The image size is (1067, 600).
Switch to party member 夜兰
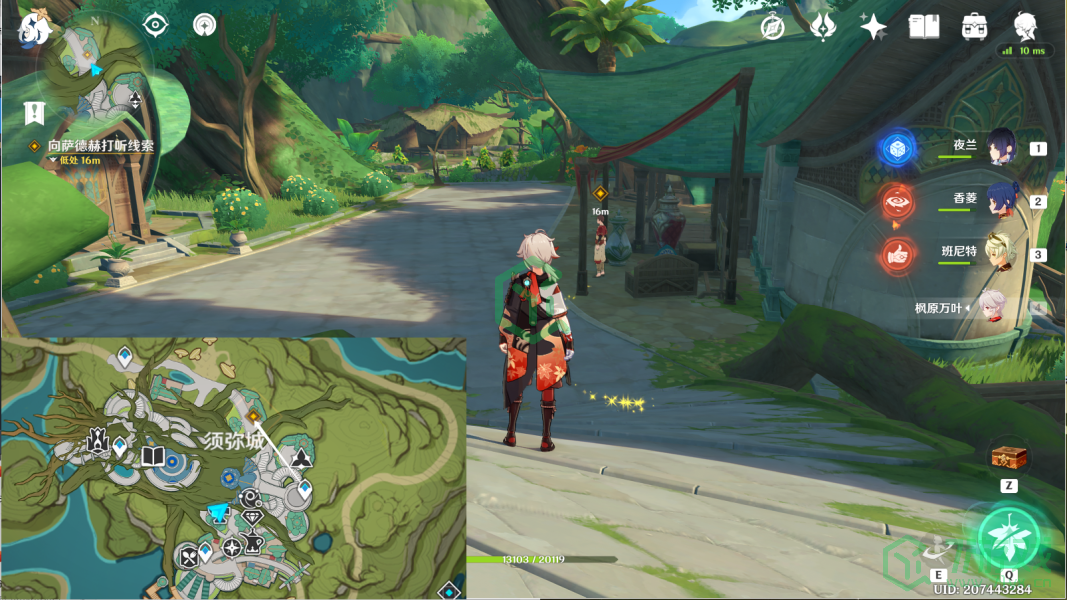[1000, 147]
